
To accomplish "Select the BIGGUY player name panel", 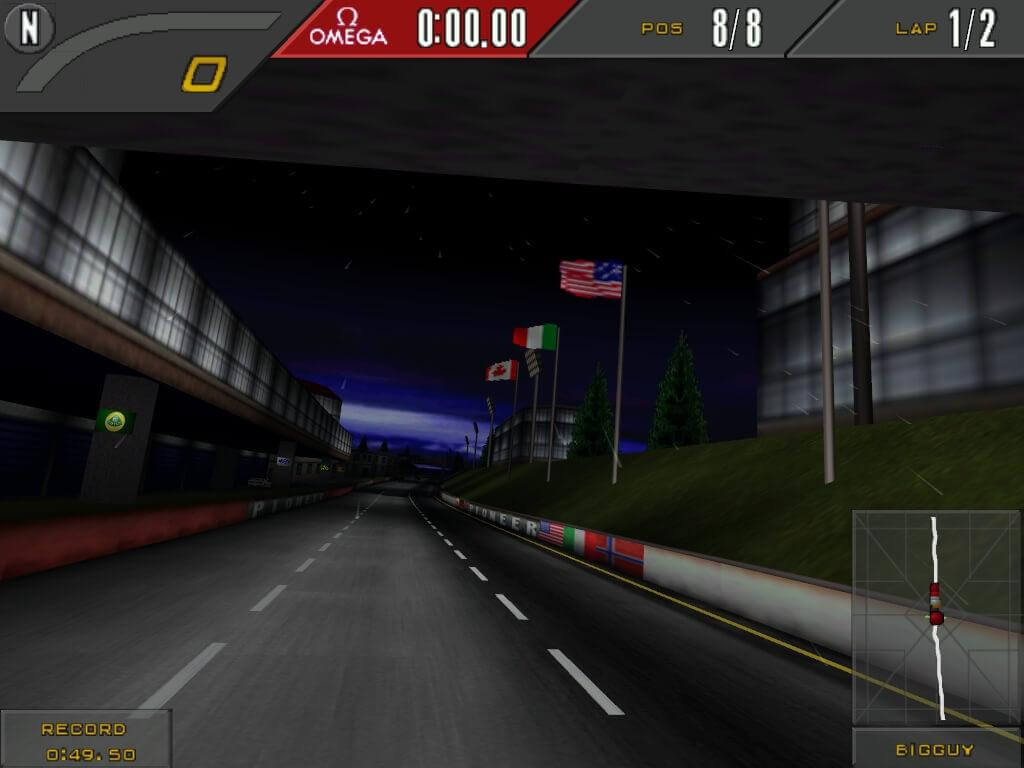I will point(936,749).
